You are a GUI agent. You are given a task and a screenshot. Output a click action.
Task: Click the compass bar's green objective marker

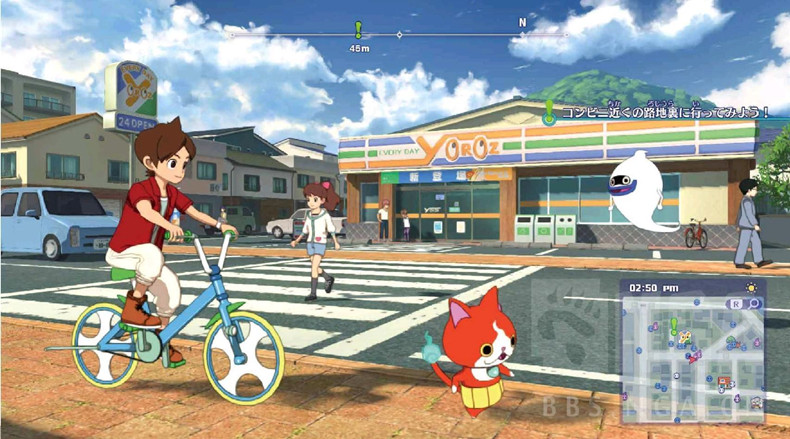click(x=358, y=30)
